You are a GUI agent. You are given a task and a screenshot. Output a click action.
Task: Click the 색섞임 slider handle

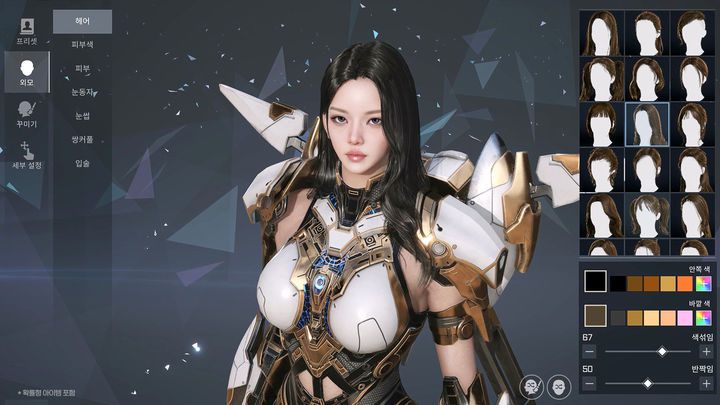point(661,352)
